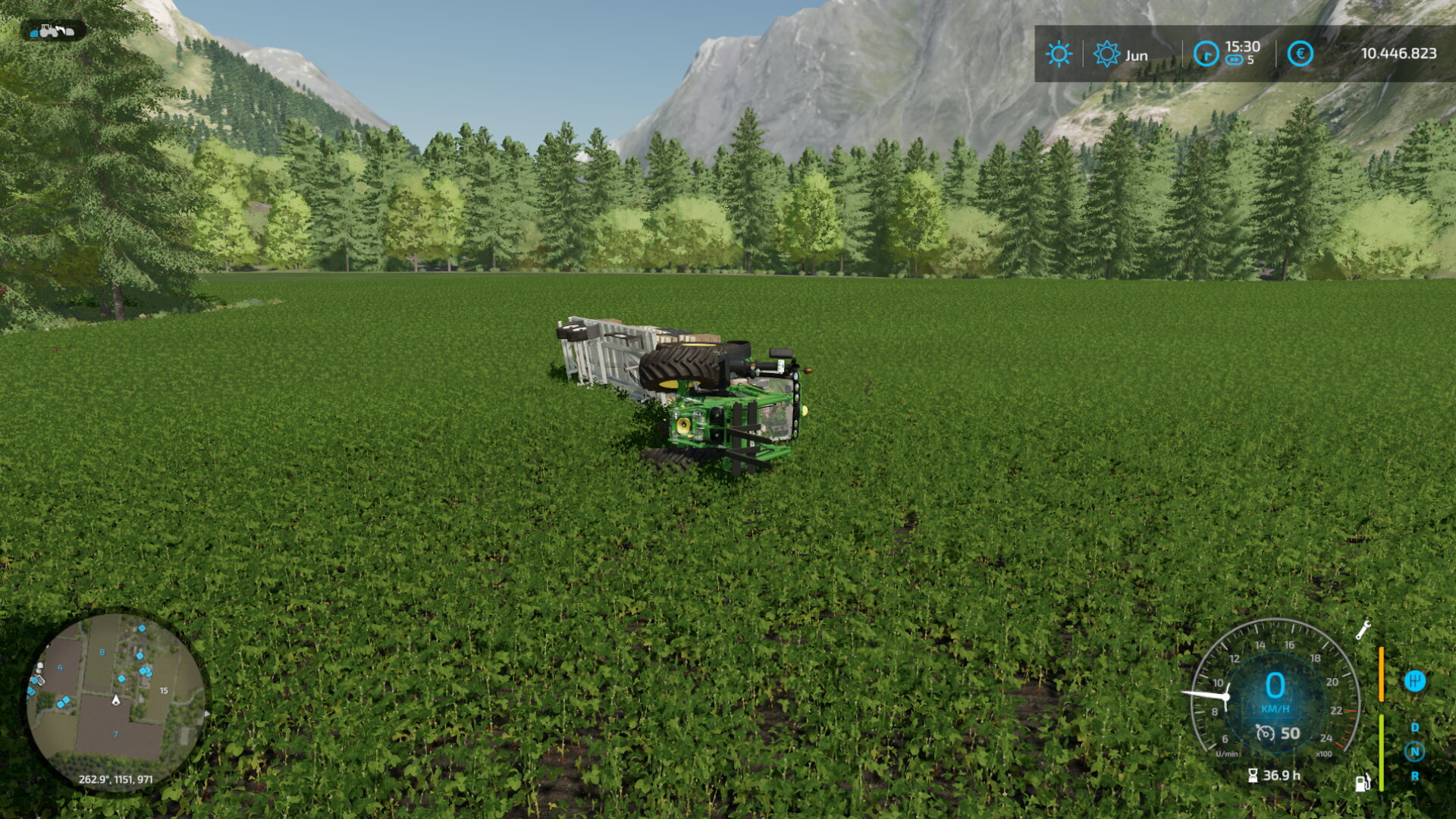Click the clock time icon

click(x=1206, y=54)
